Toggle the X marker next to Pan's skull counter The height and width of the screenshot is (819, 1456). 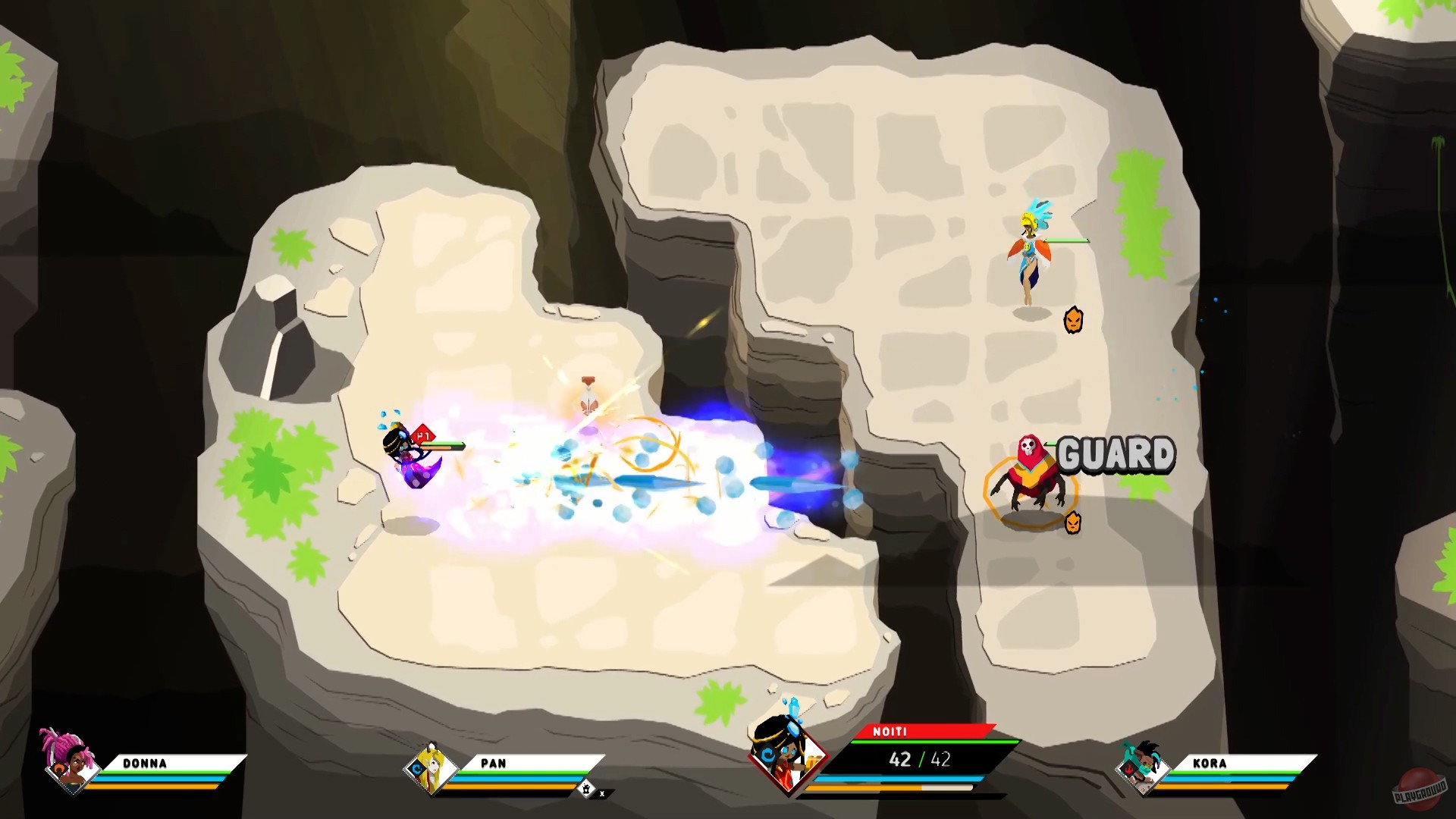[x=602, y=792]
